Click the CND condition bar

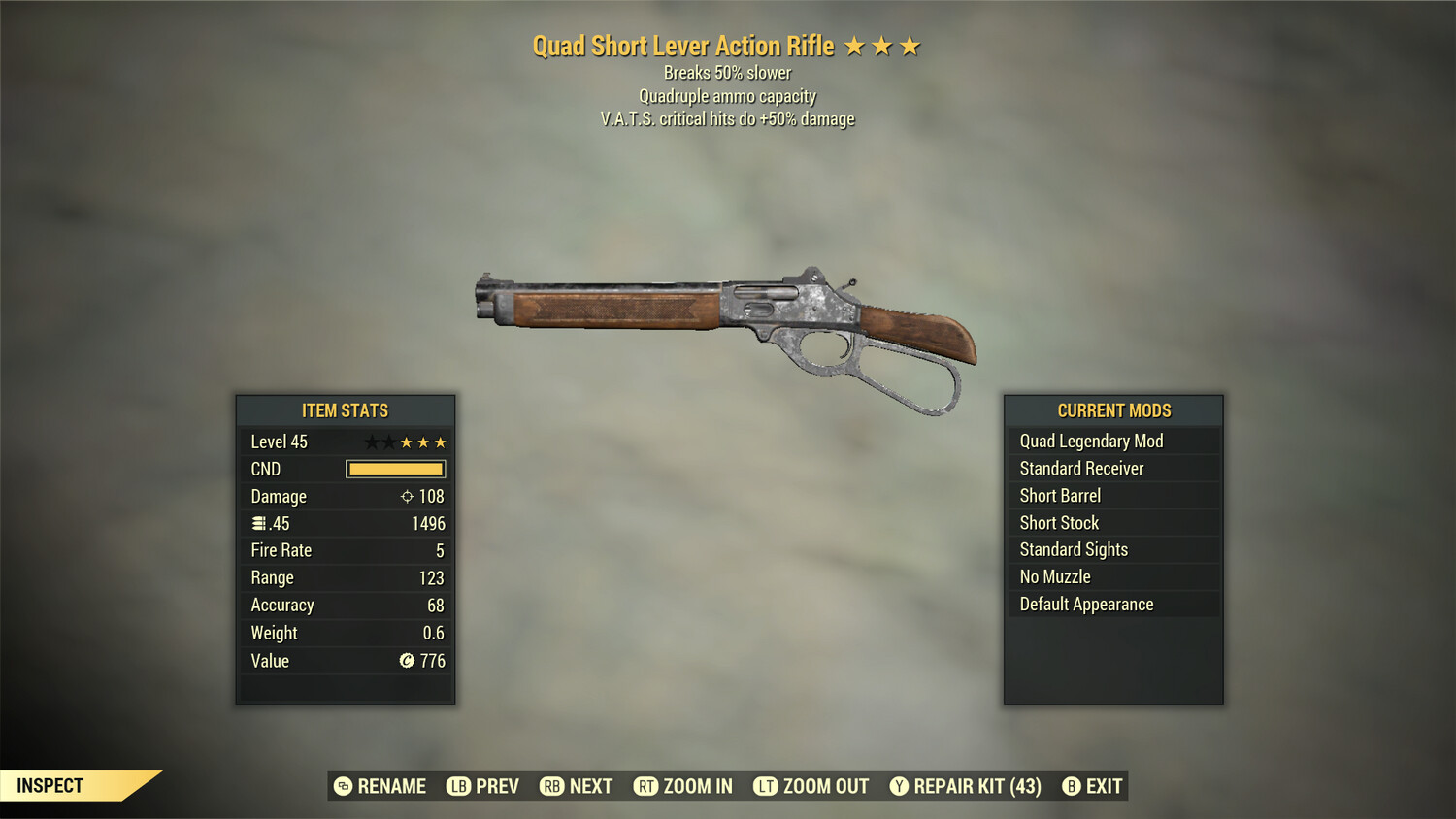click(x=394, y=469)
